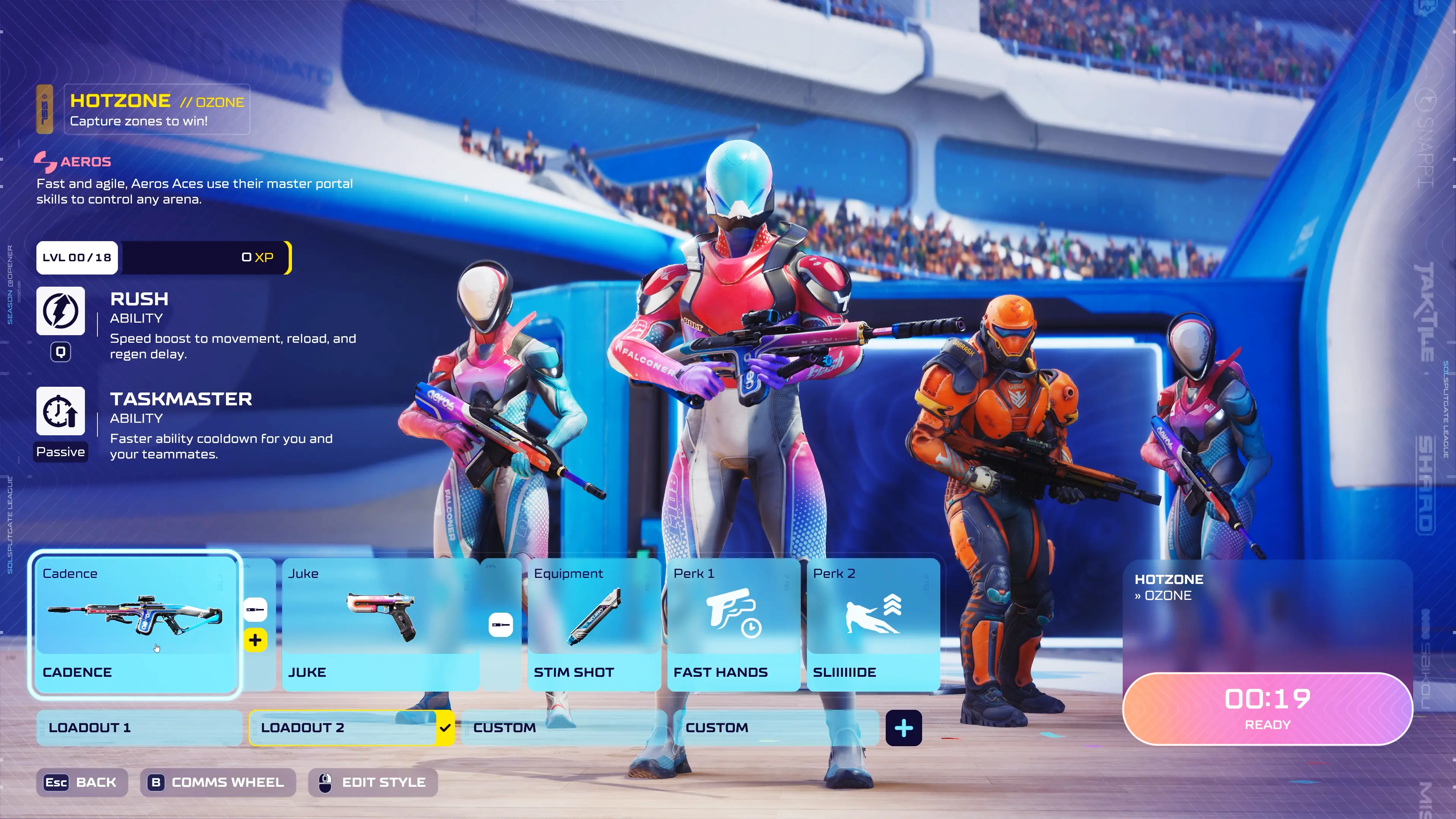Screen dimensions: 1456x819
Task: Select the attachment icon beside the Juke
Action: coord(500,624)
